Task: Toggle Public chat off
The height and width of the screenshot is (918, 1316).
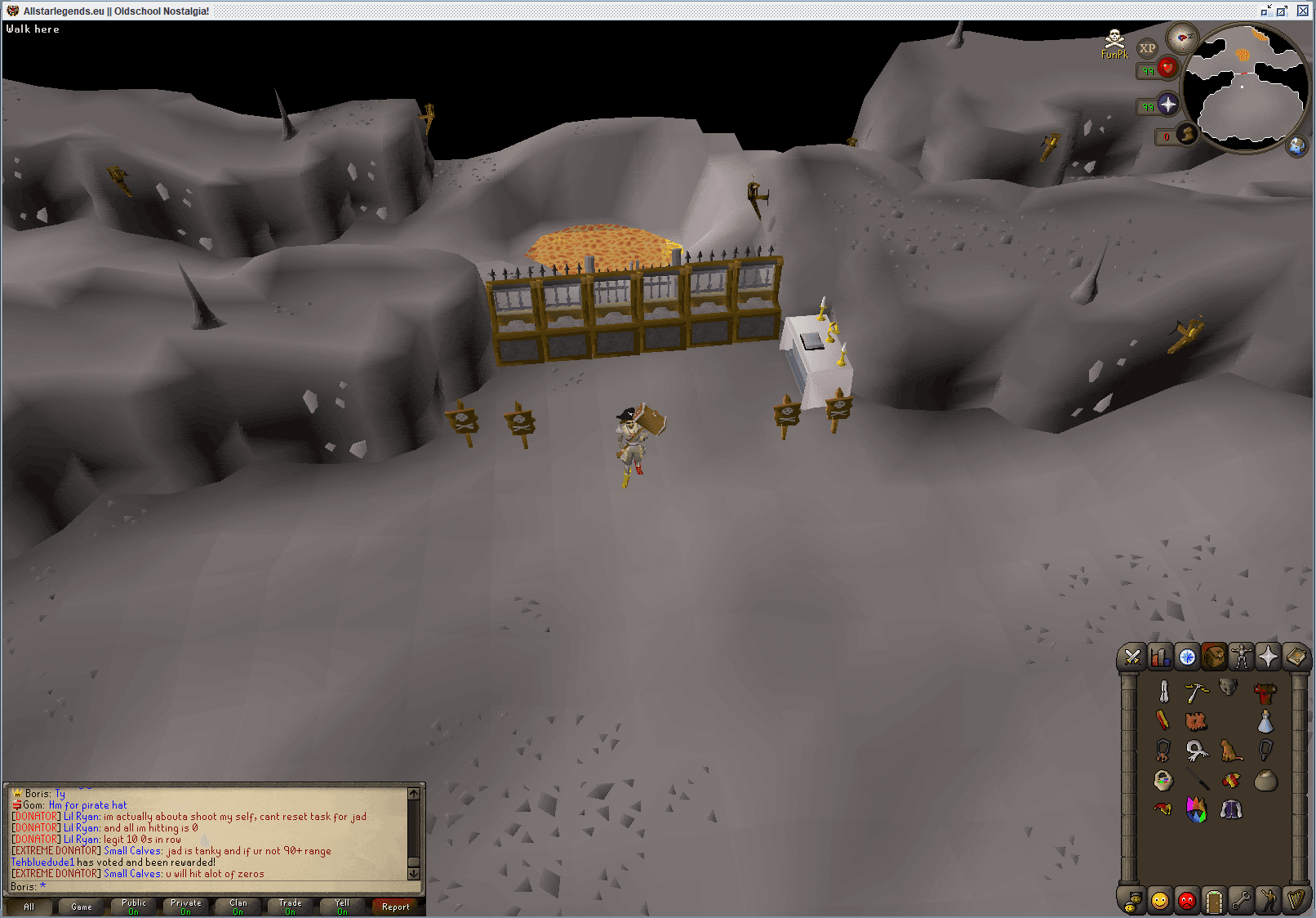Action: click(x=132, y=907)
